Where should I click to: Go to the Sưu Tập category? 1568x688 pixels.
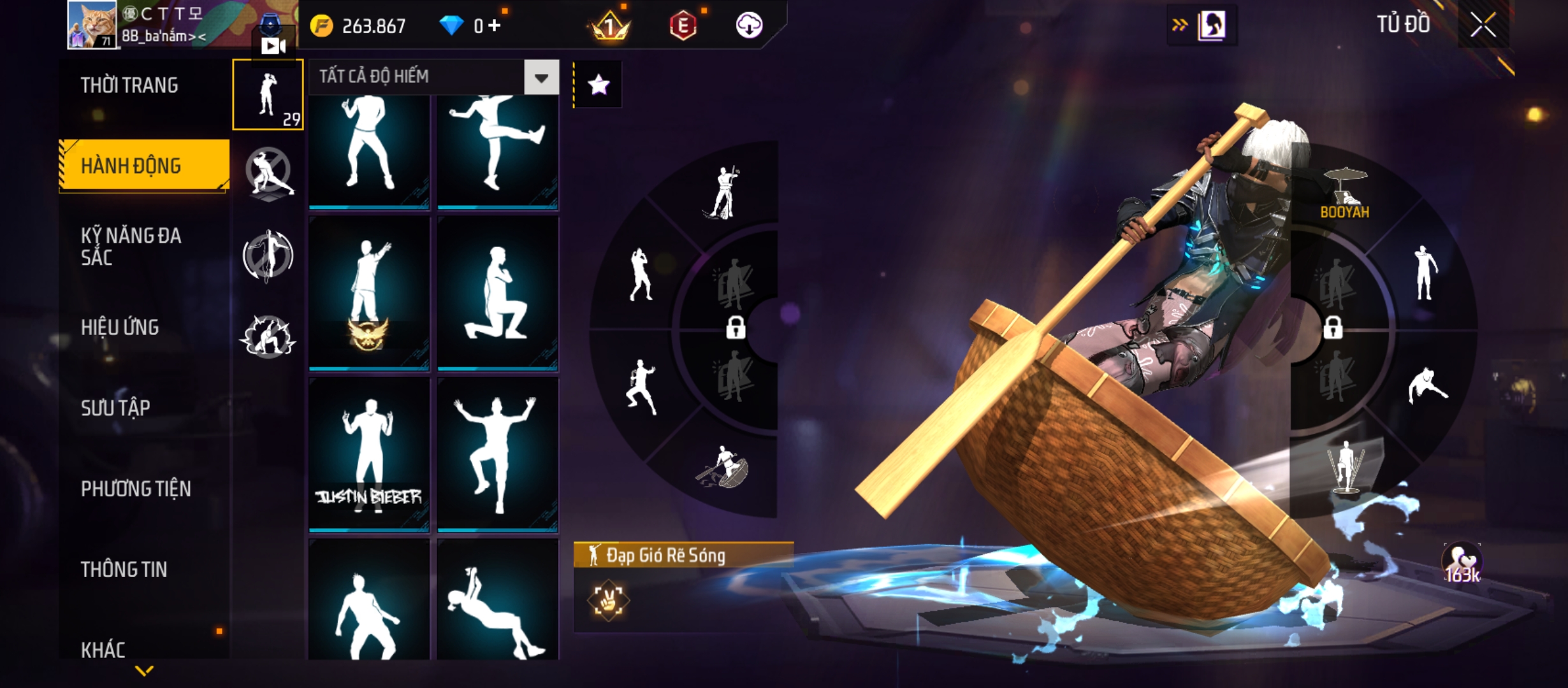pos(115,408)
